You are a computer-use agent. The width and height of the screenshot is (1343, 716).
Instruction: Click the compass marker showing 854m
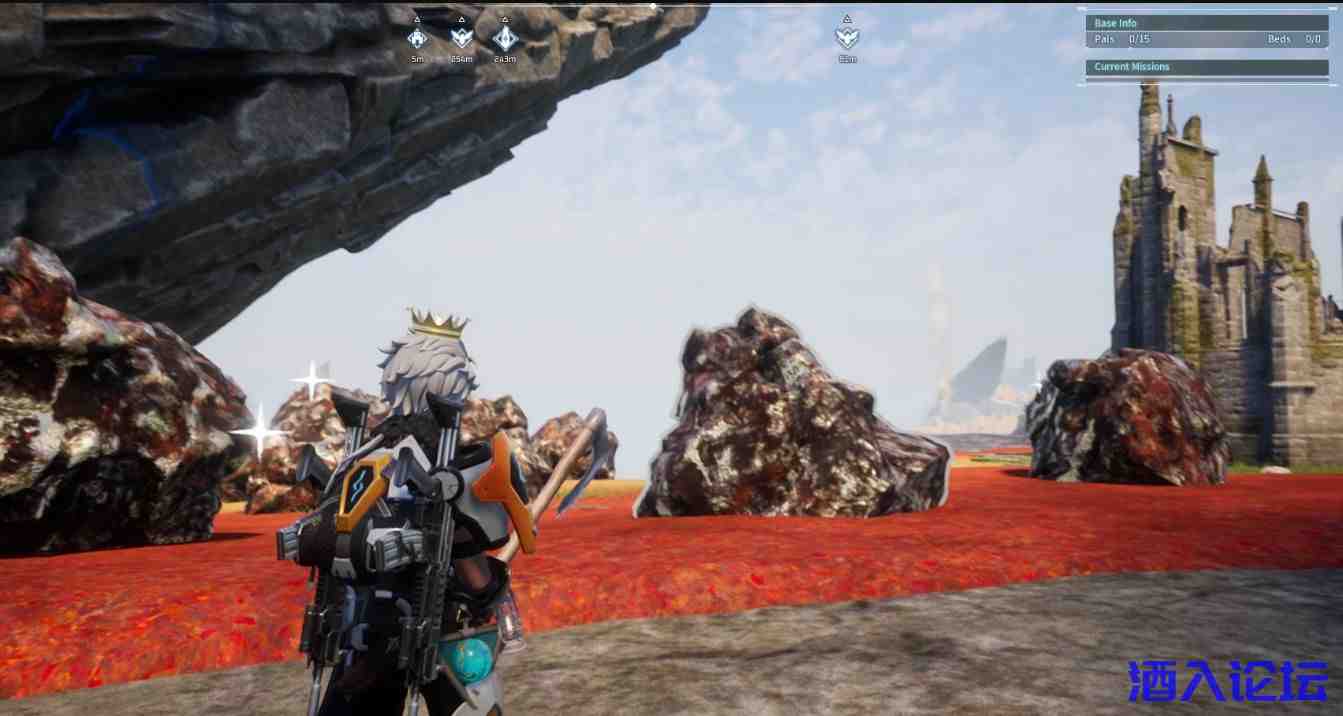pos(461,38)
